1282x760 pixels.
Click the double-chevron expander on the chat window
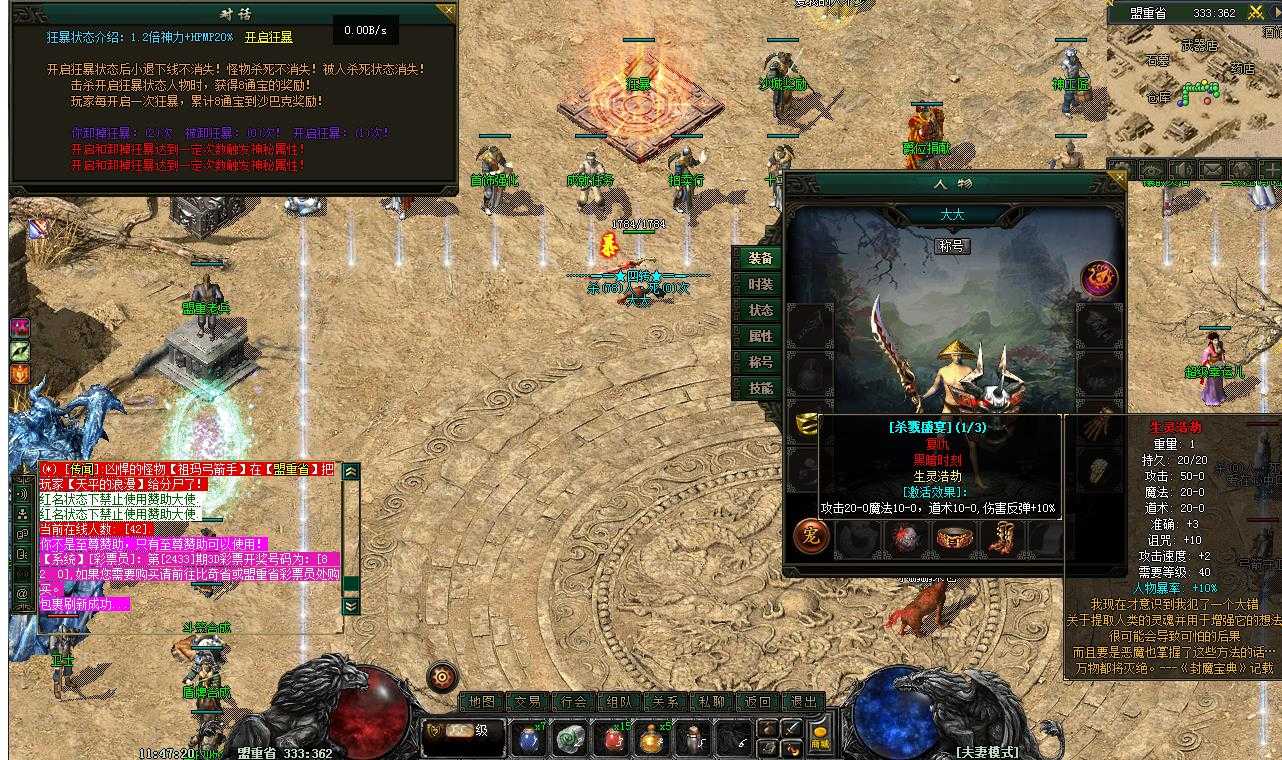pyautogui.click(x=351, y=606)
